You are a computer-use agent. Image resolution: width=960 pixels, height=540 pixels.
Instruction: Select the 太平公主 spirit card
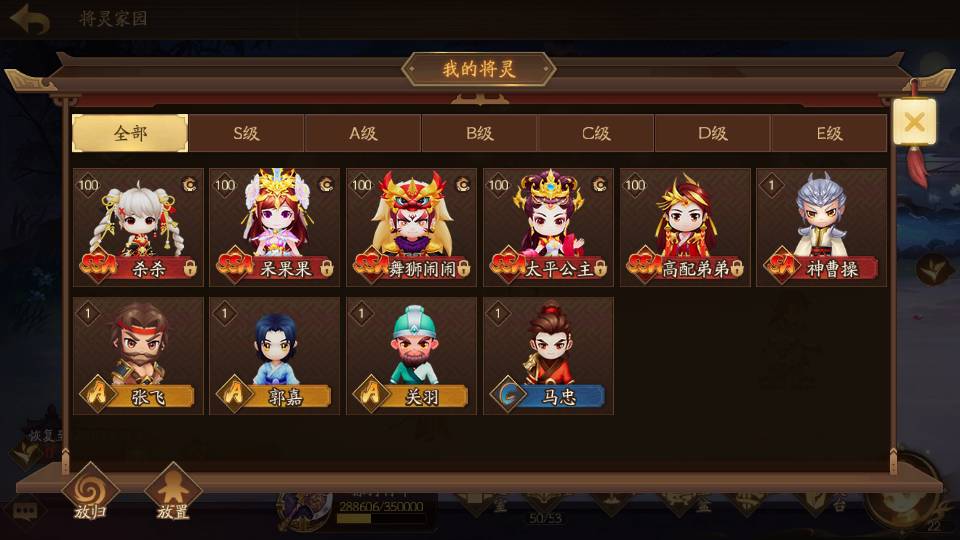pos(548,227)
